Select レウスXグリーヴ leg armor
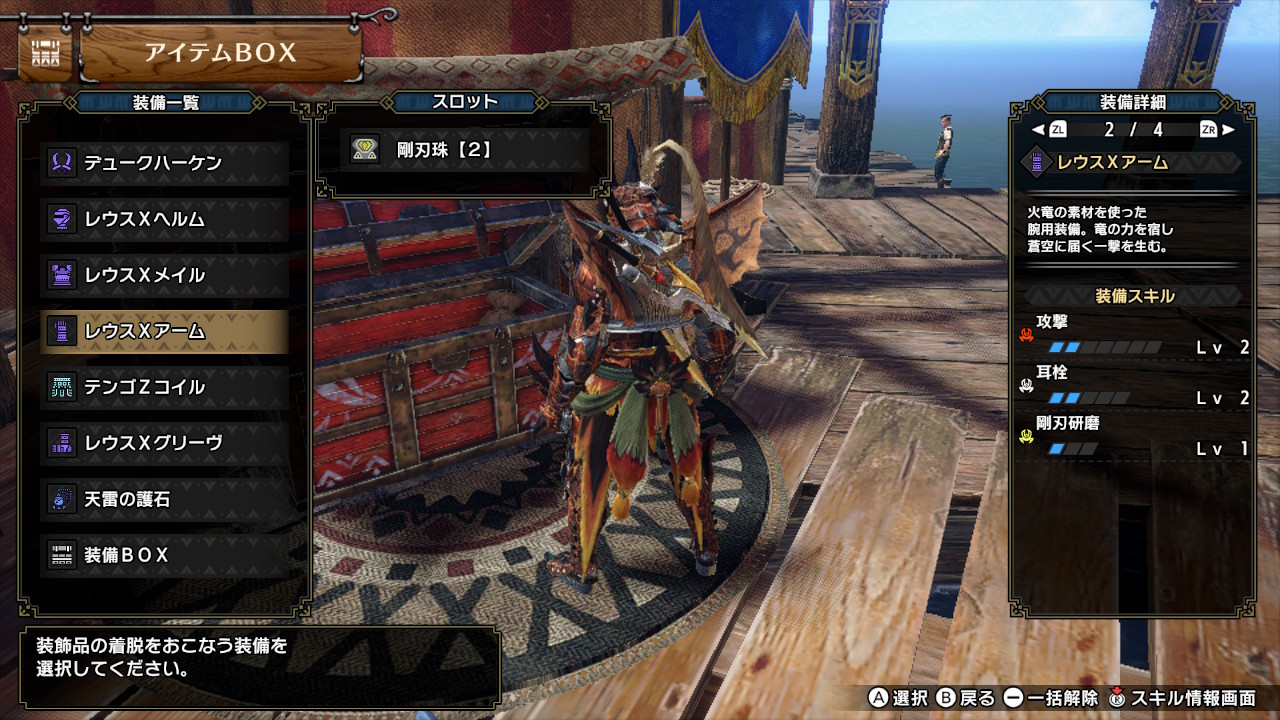This screenshot has height=720, width=1280. point(165,443)
